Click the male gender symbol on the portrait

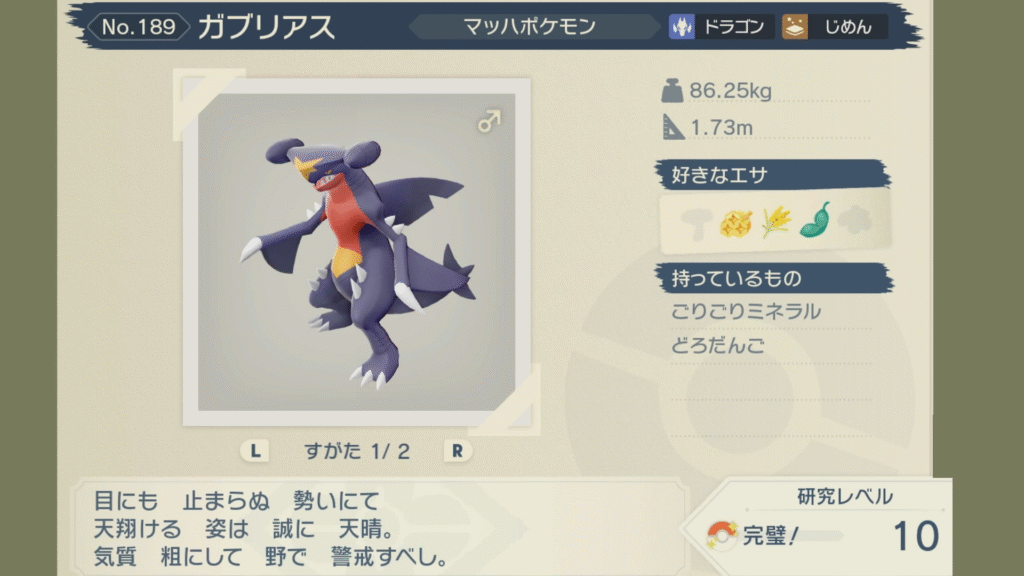pos(489,122)
